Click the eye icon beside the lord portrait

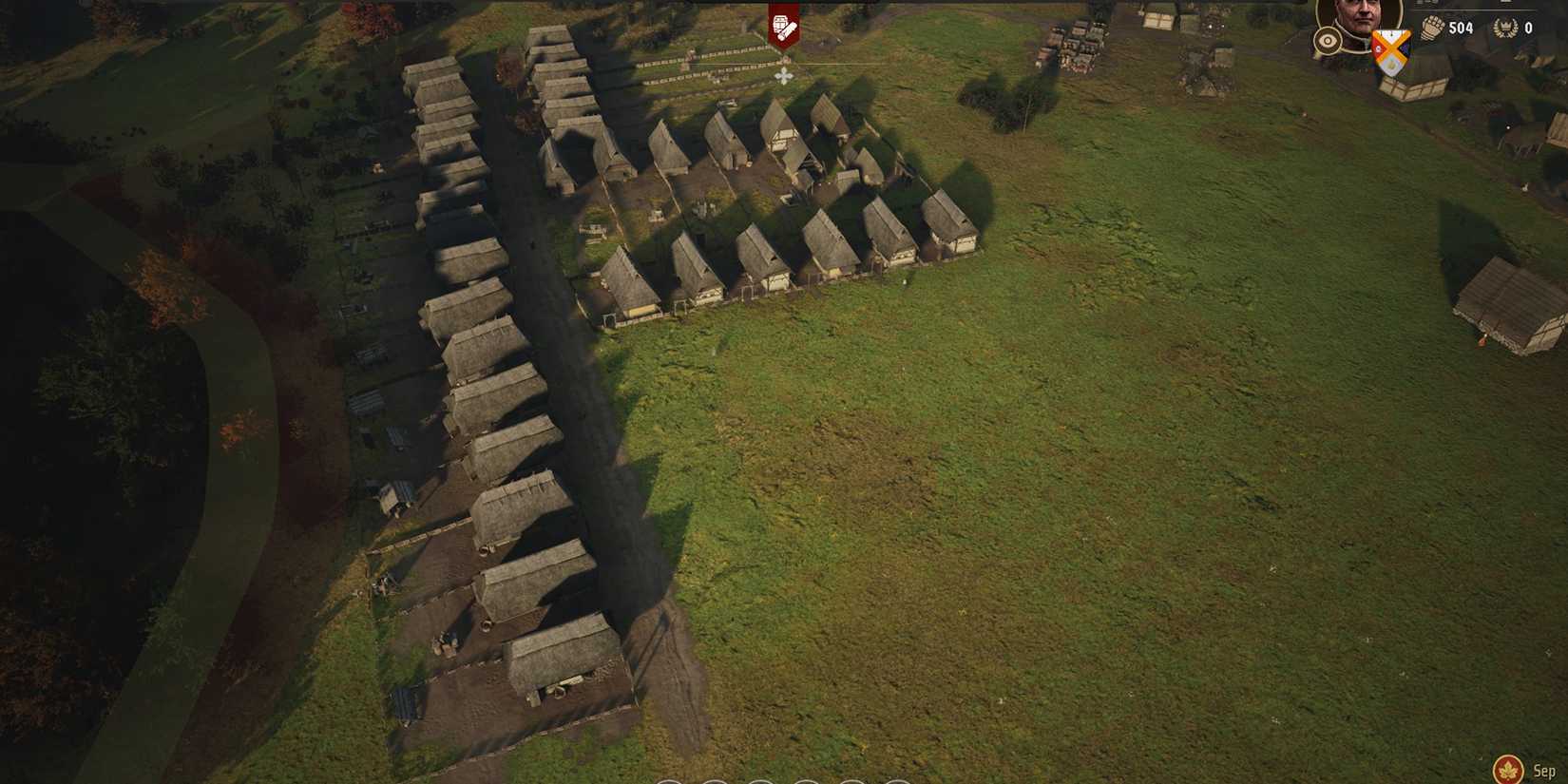[1328, 41]
